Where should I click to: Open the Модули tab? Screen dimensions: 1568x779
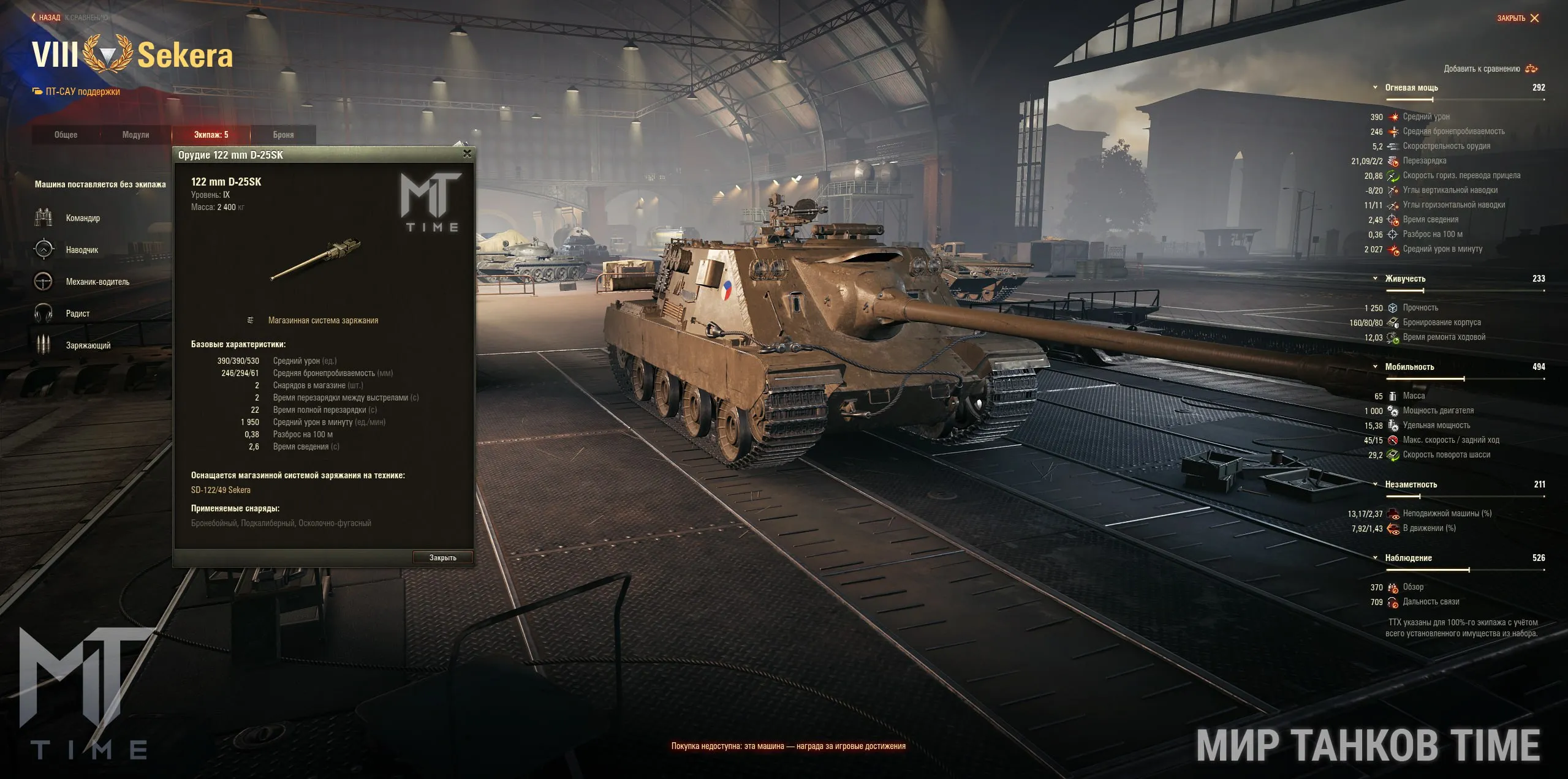[135, 135]
